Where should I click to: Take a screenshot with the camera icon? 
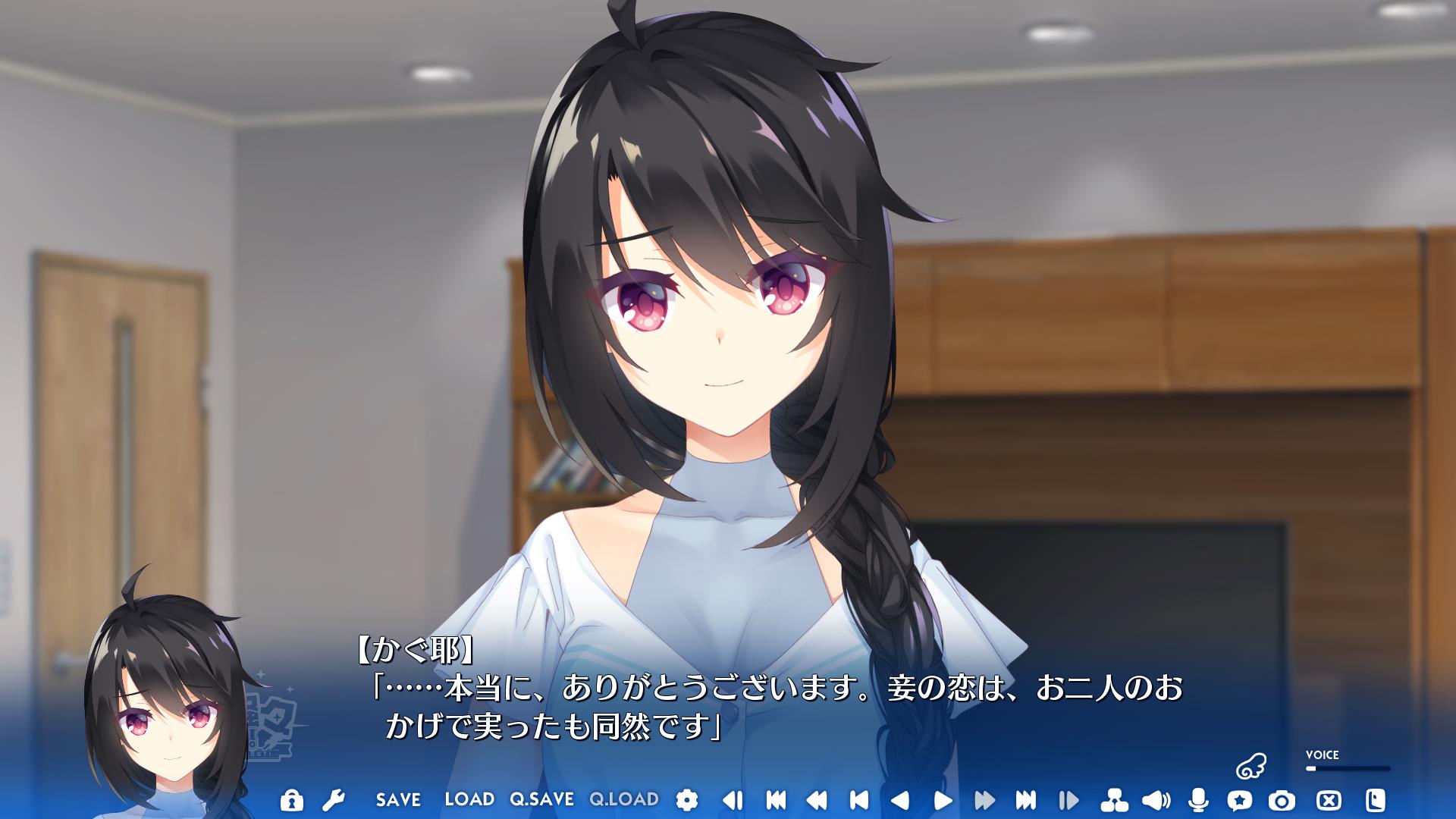click(x=1282, y=800)
